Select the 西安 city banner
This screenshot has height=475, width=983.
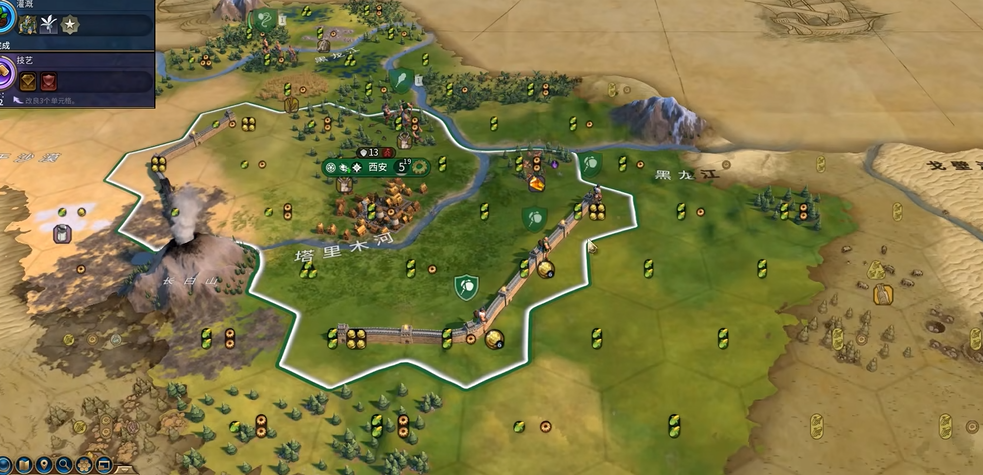pyautogui.click(x=377, y=167)
